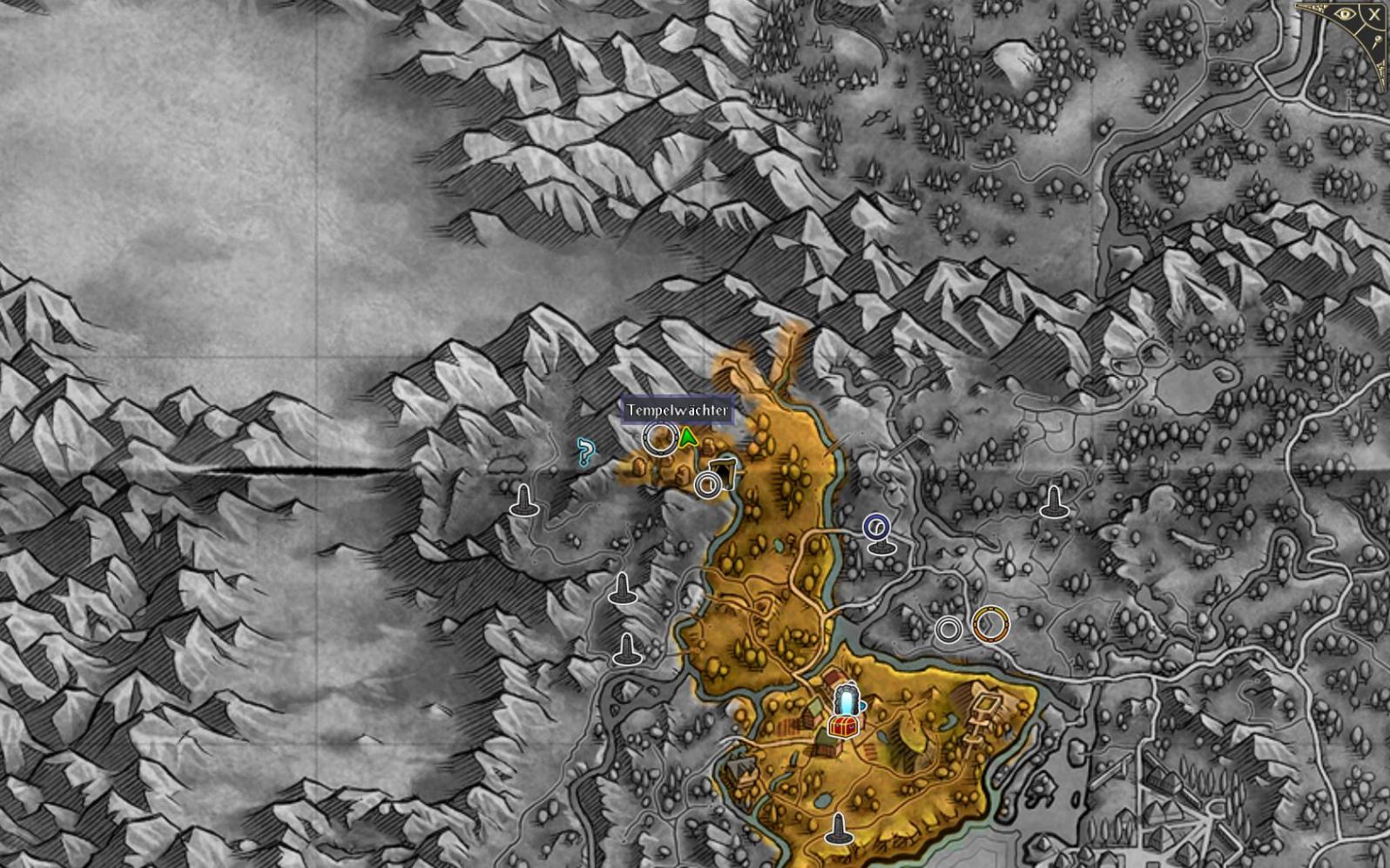Select the black cave entrance marker
Screen dimensions: 1390x868
pyautogui.click(x=723, y=473)
